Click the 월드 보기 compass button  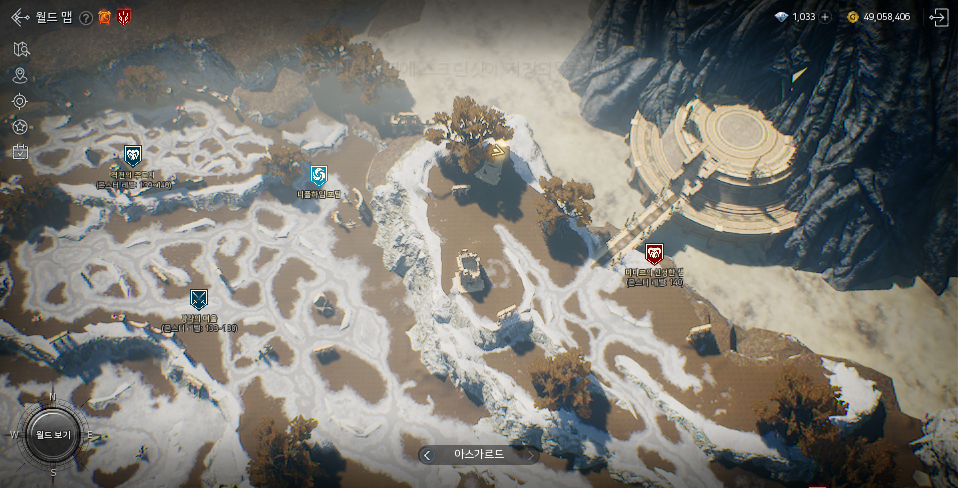(x=52, y=435)
